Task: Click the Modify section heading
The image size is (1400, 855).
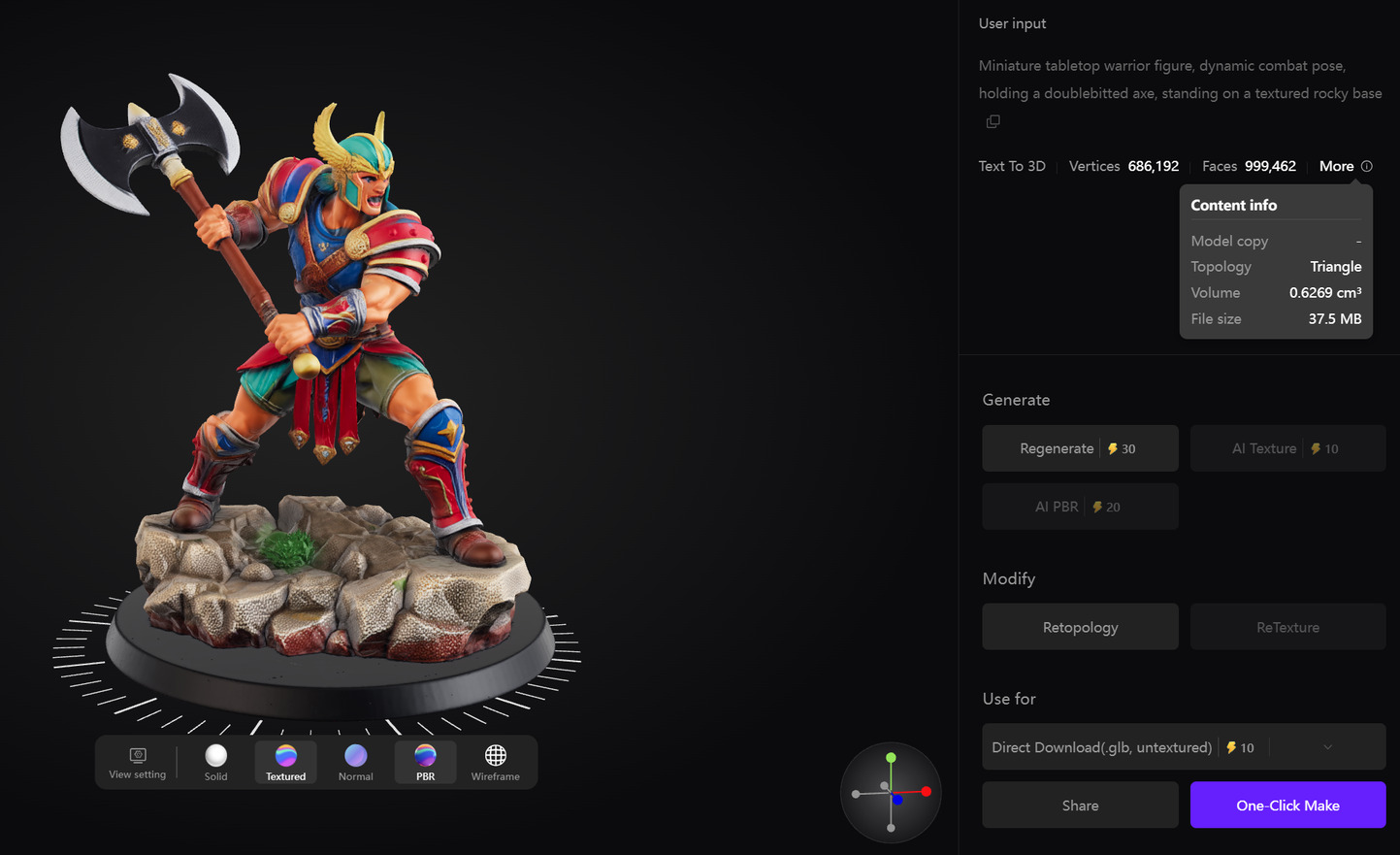Action: click(x=1008, y=578)
